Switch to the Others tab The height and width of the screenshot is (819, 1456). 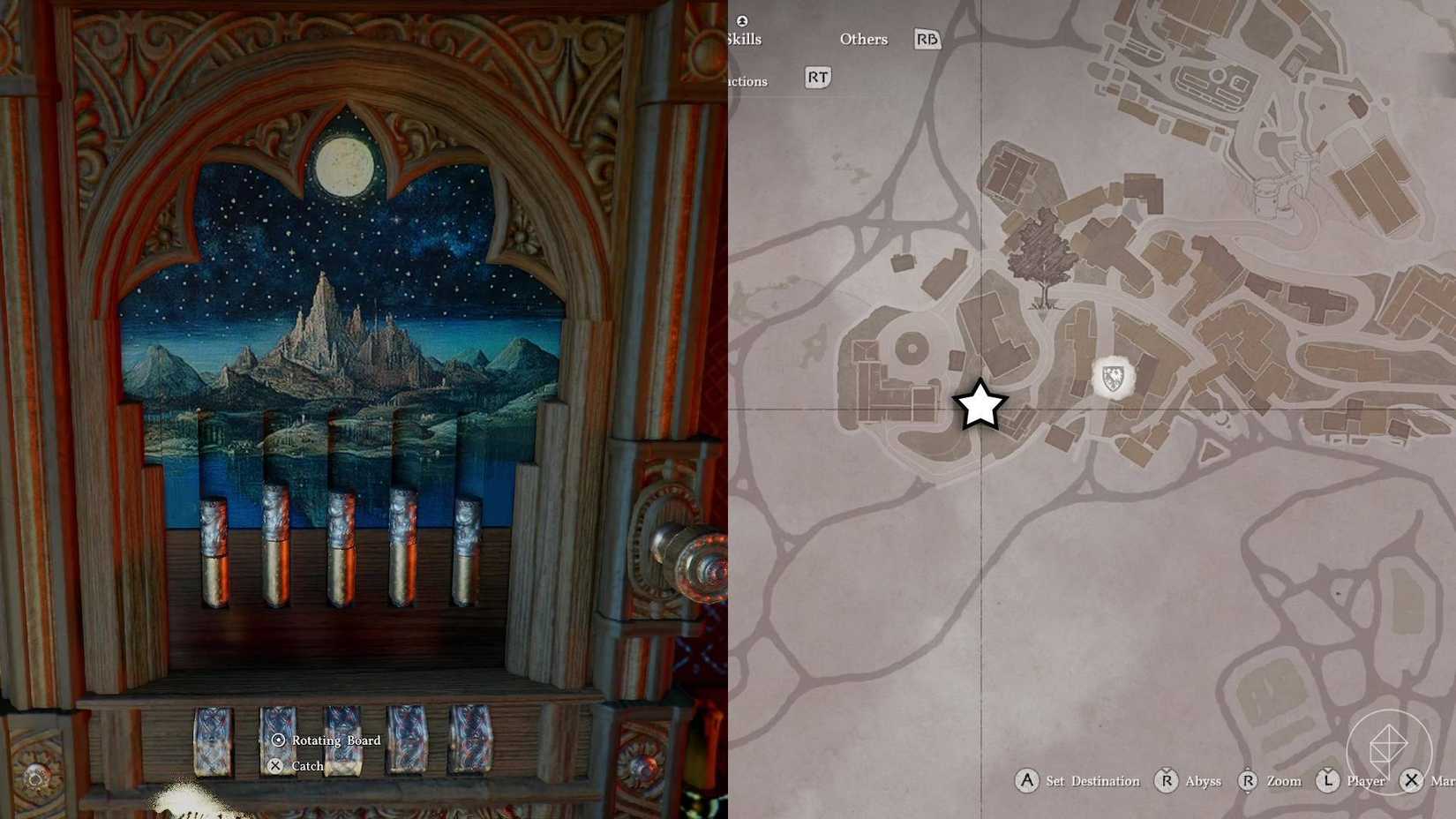click(863, 39)
